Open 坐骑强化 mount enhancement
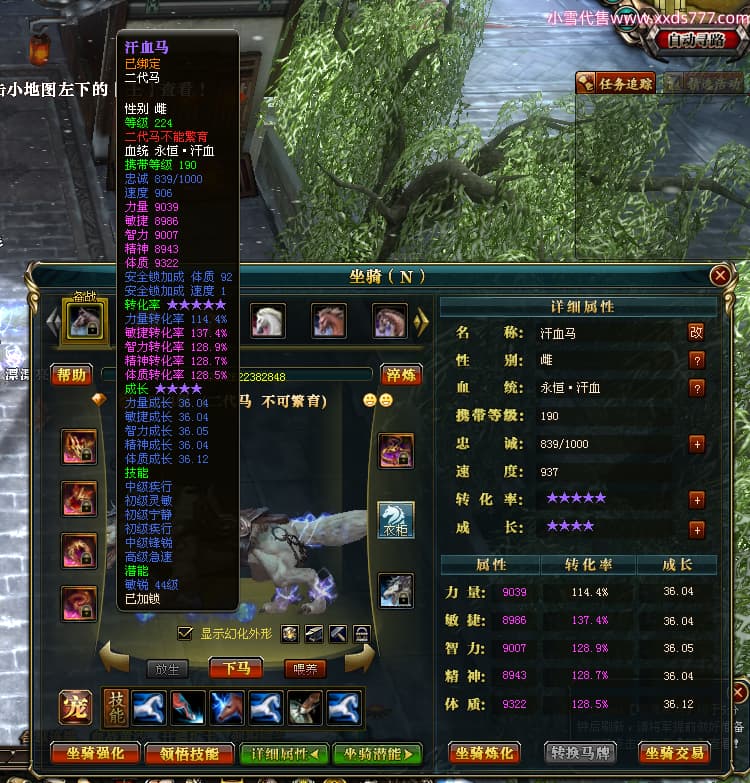This screenshot has width=750, height=783. tap(95, 753)
